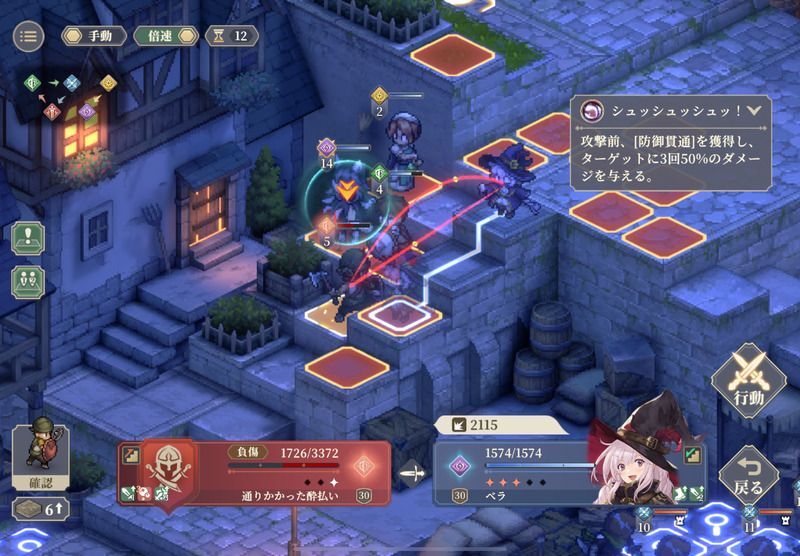Click the exclamation tile info button

(x=28, y=239)
